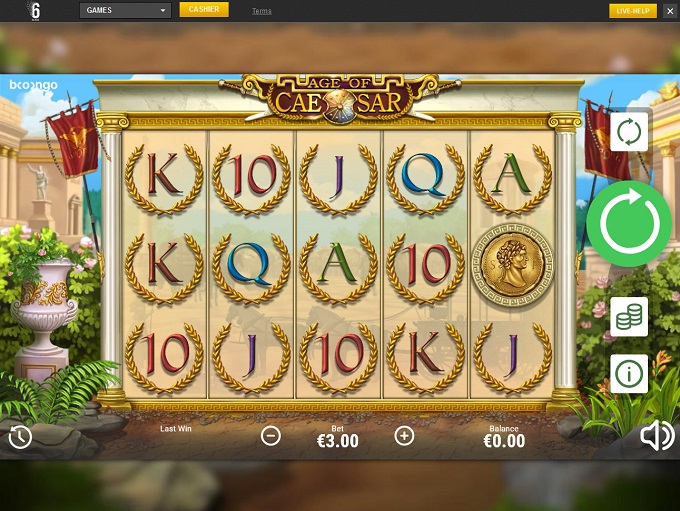
Task: Increase the bet with the plus button
Action: pos(404,435)
